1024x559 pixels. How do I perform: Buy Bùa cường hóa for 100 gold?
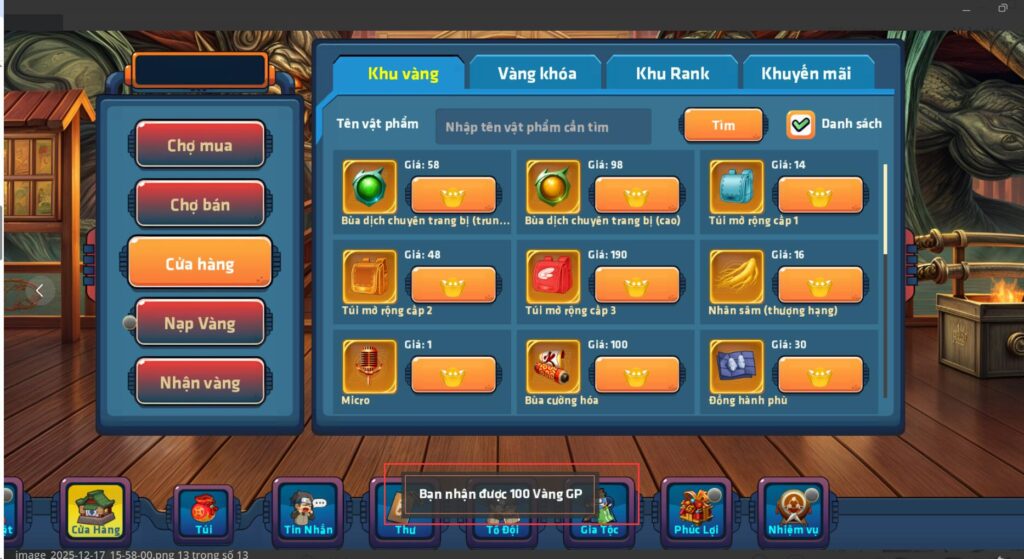pyautogui.click(x=636, y=375)
